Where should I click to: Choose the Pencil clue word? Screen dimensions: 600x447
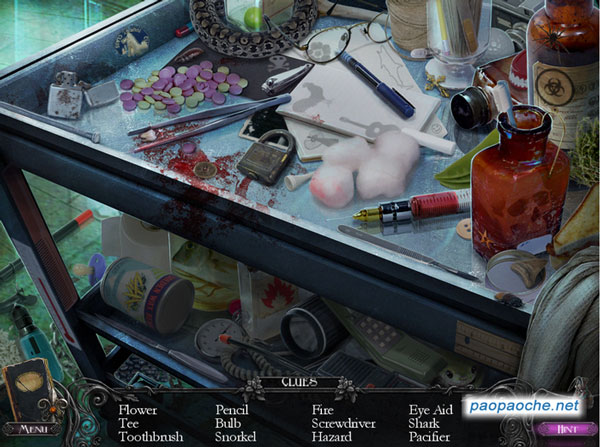[232, 410]
